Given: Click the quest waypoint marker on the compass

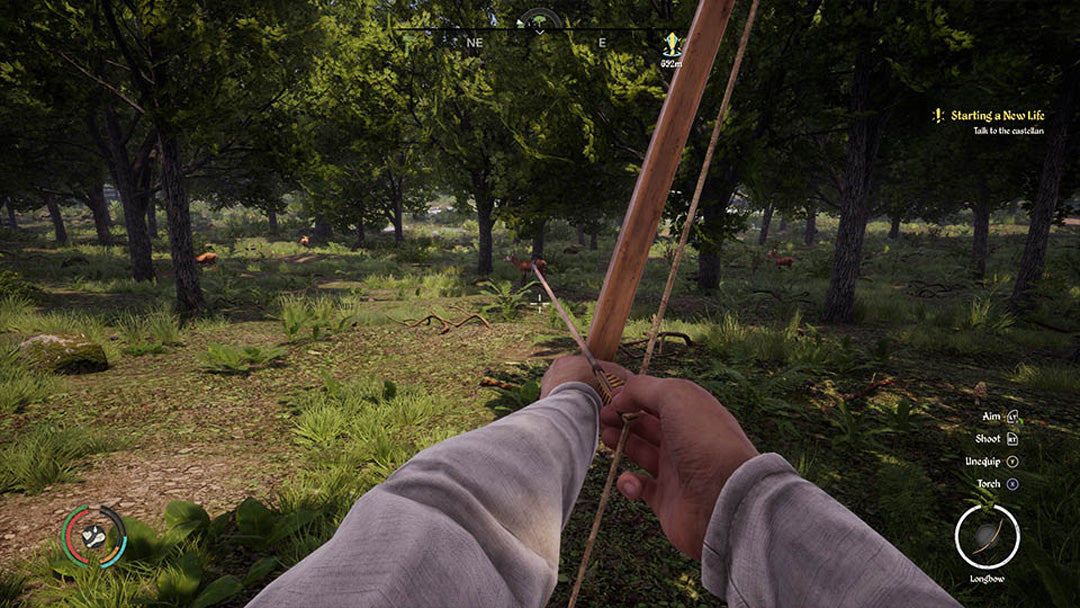Looking at the screenshot, I should click(671, 44).
